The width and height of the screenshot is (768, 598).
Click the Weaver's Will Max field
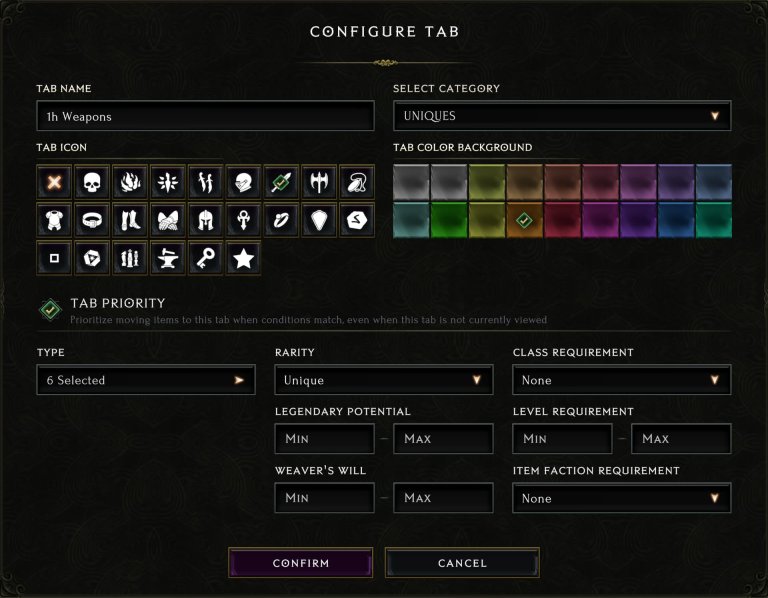[x=443, y=498]
